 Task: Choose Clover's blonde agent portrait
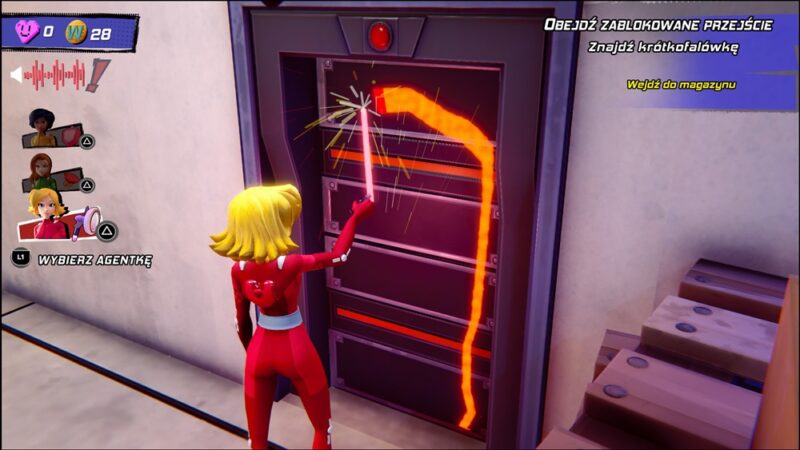[x=47, y=214]
